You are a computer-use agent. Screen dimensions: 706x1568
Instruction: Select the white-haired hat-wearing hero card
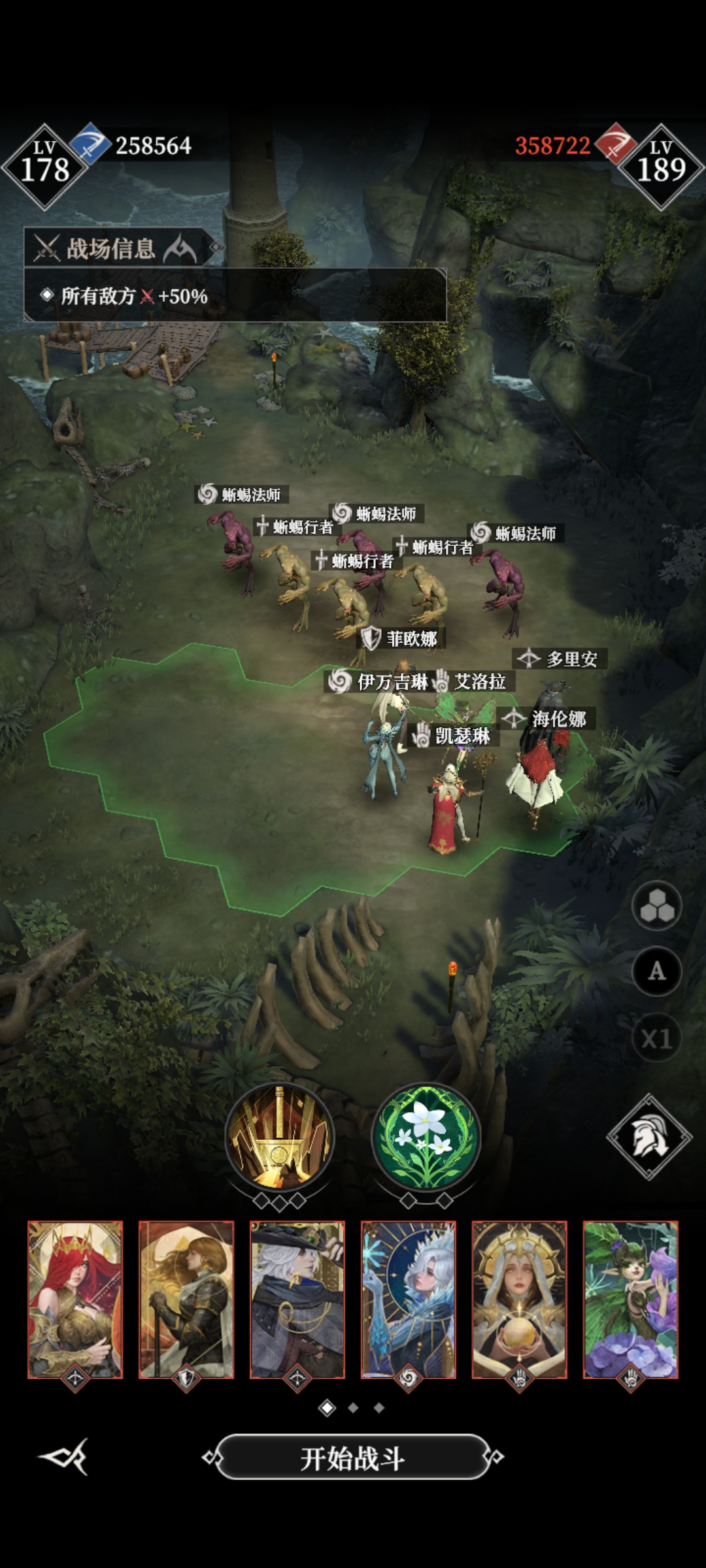coord(297,1299)
